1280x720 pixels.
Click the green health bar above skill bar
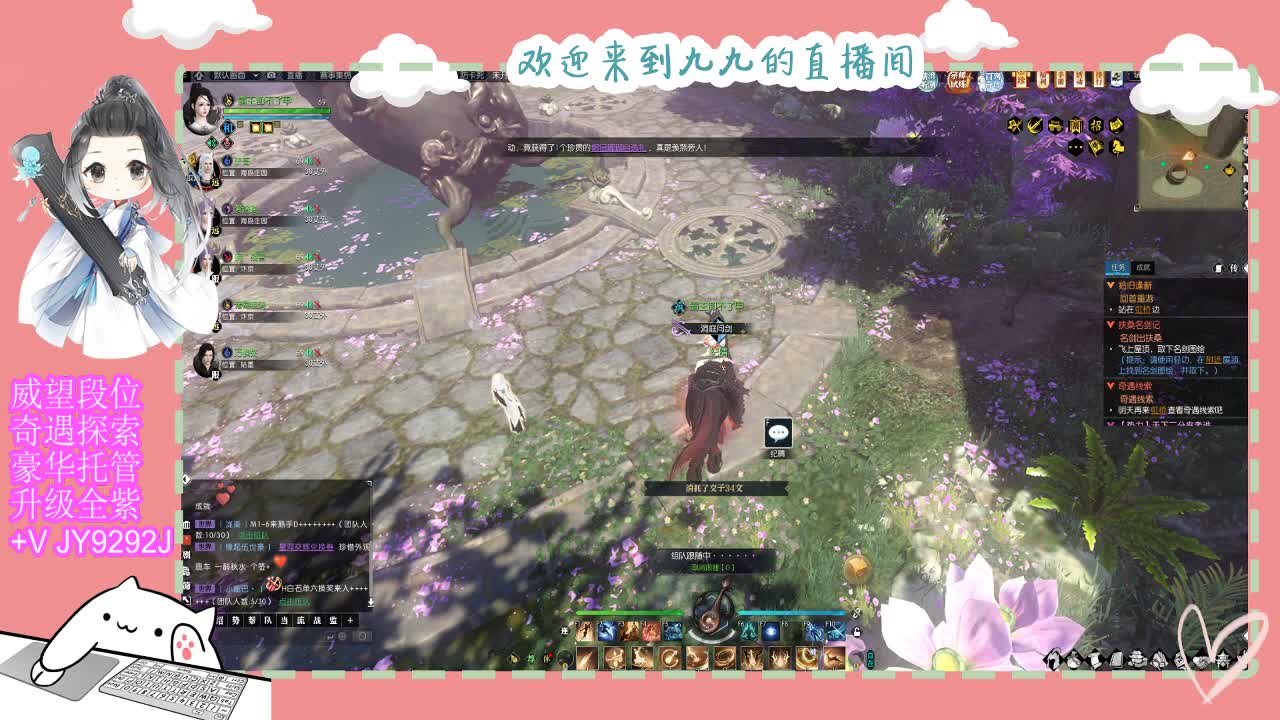pyautogui.click(x=630, y=613)
